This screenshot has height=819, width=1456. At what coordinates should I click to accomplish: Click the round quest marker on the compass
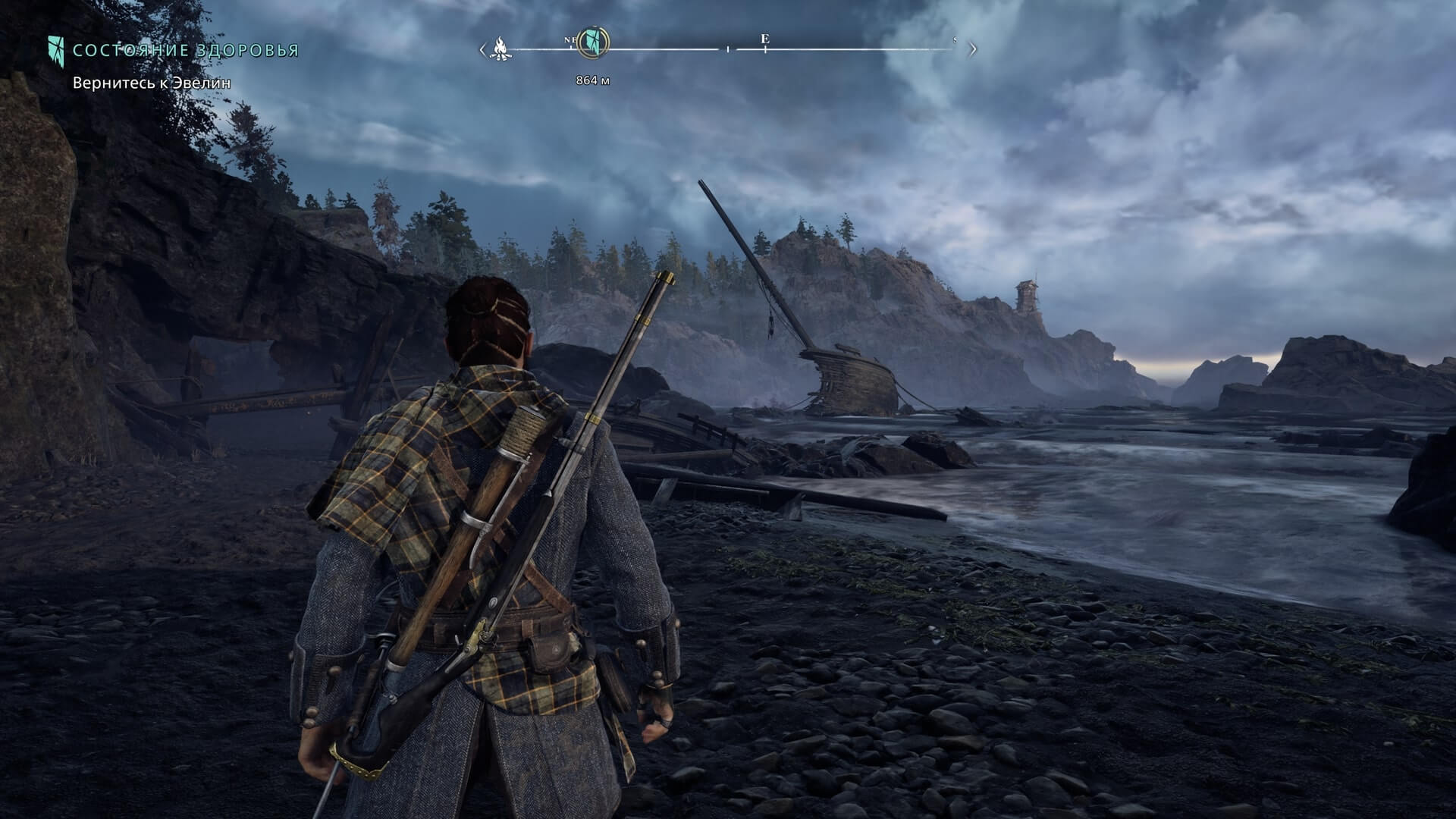coord(591,42)
